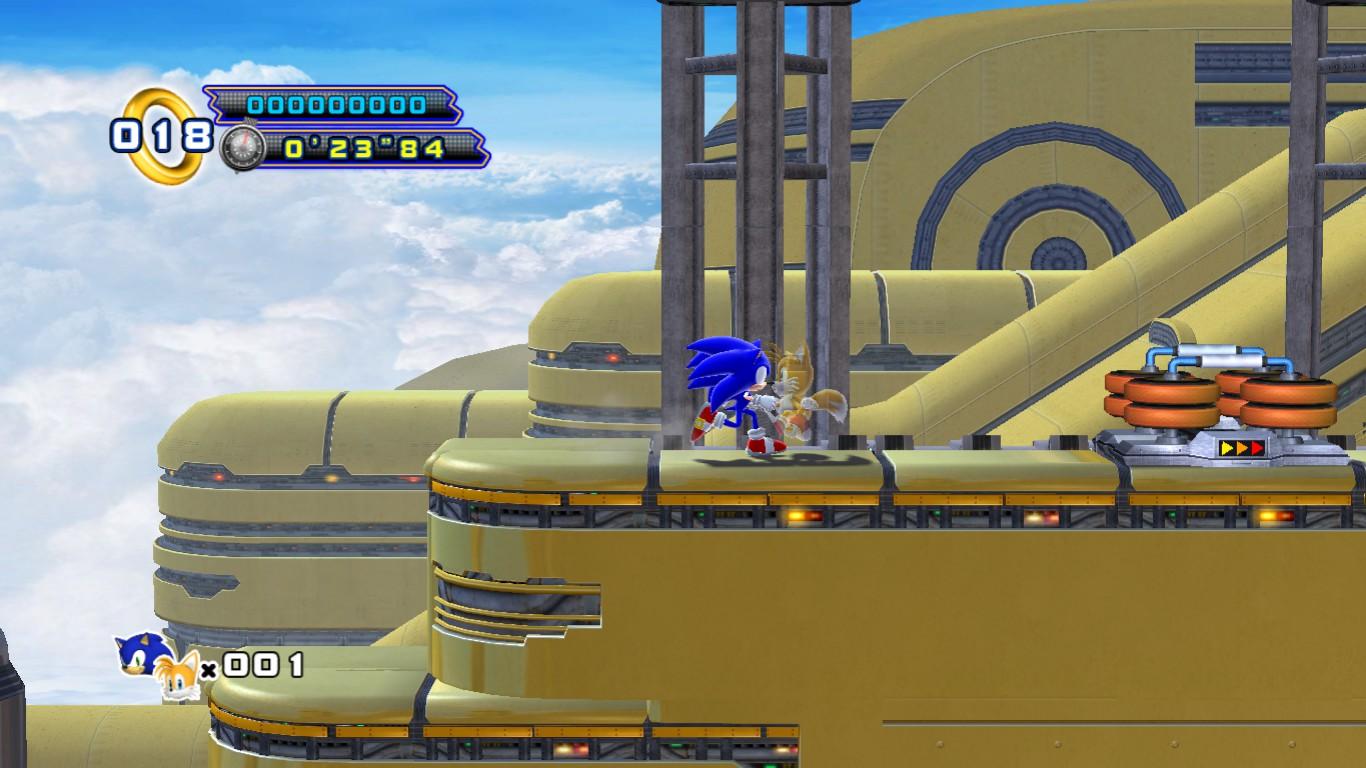Click the red arrow on the booster machine
The width and height of the screenshot is (1366, 768).
coord(1257,447)
